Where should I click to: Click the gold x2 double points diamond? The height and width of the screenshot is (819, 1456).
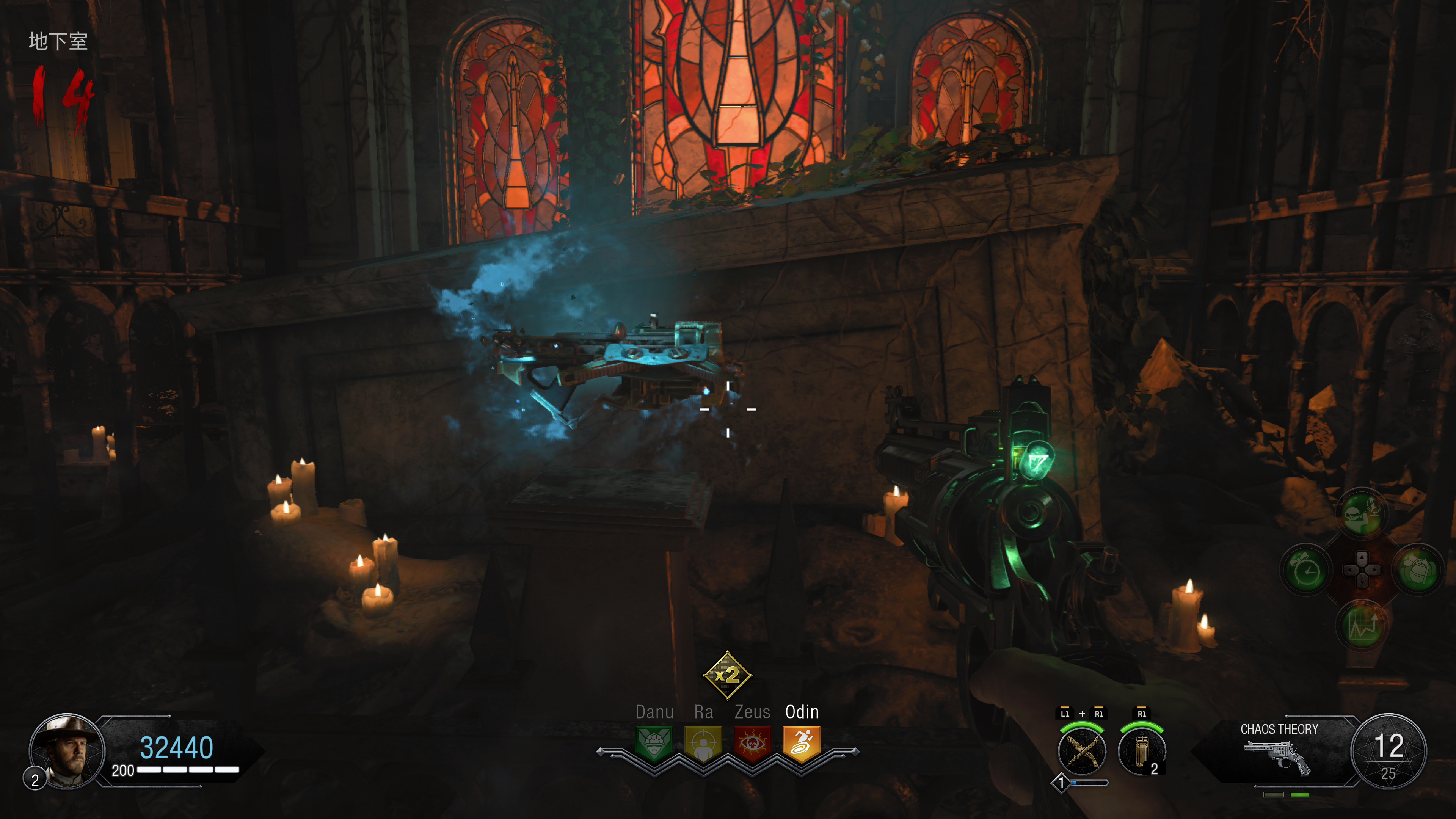[727, 675]
